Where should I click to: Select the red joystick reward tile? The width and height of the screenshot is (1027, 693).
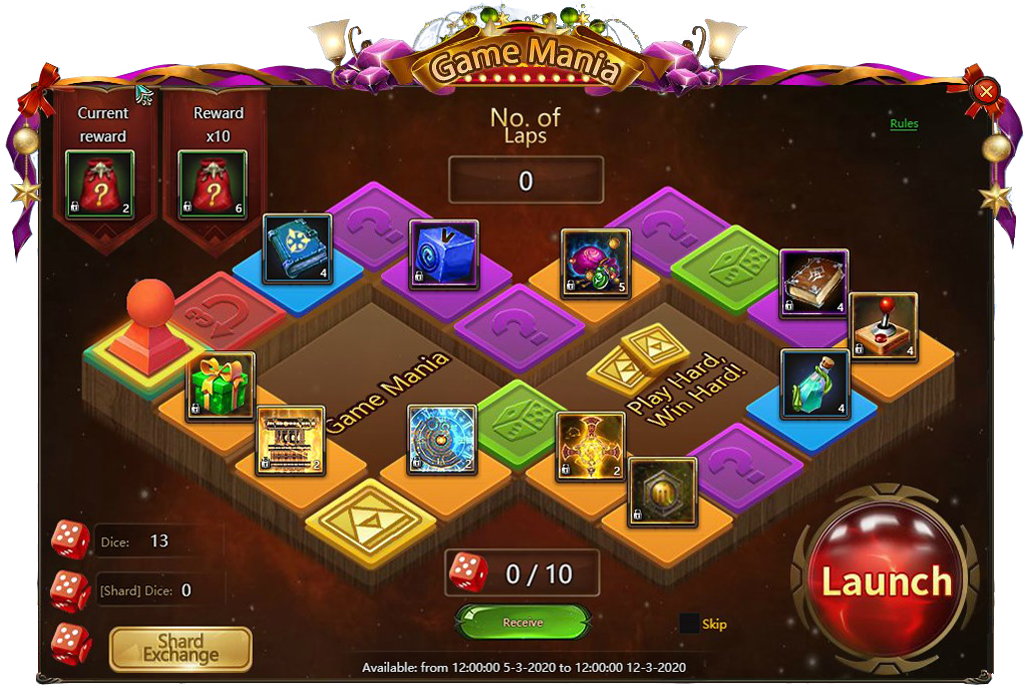(883, 326)
